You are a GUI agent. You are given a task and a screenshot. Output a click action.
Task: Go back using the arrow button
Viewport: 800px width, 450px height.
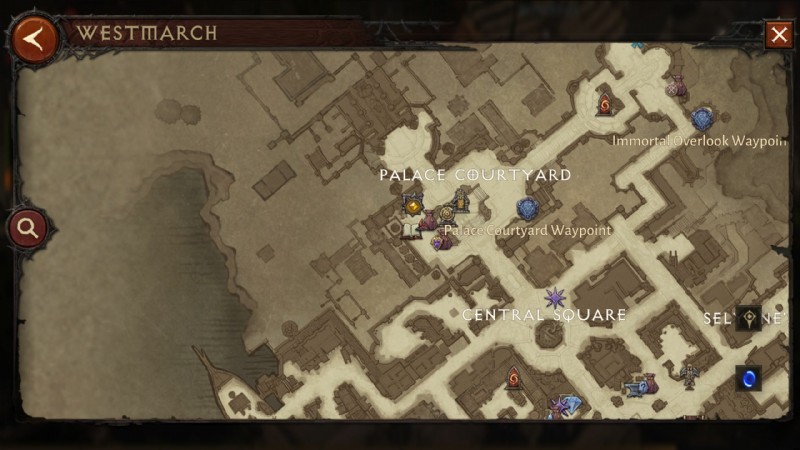coord(35,39)
